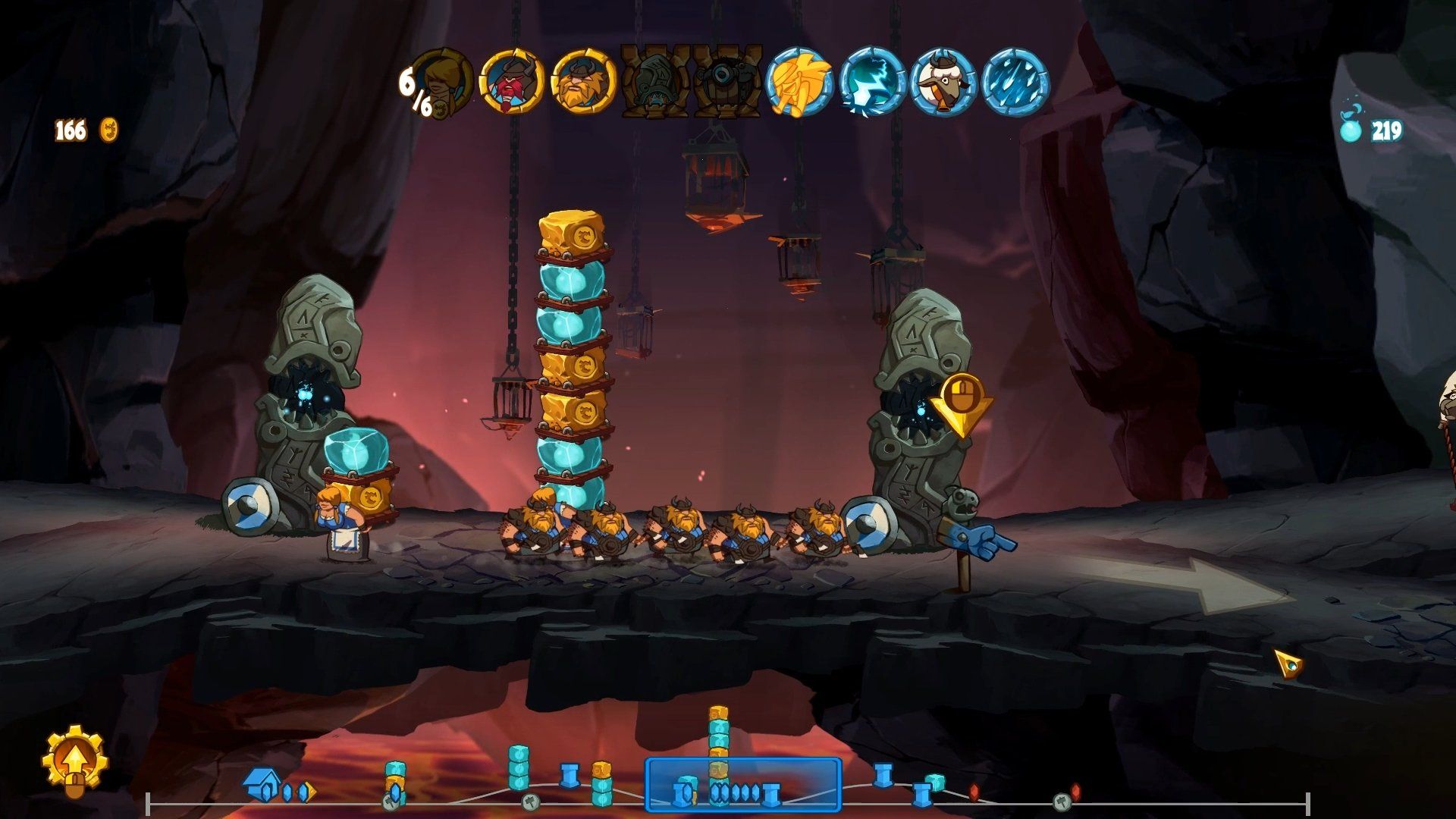Cast the lightning strike spell
The height and width of the screenshot is (819, 1456).
click(x=872, y=81)
